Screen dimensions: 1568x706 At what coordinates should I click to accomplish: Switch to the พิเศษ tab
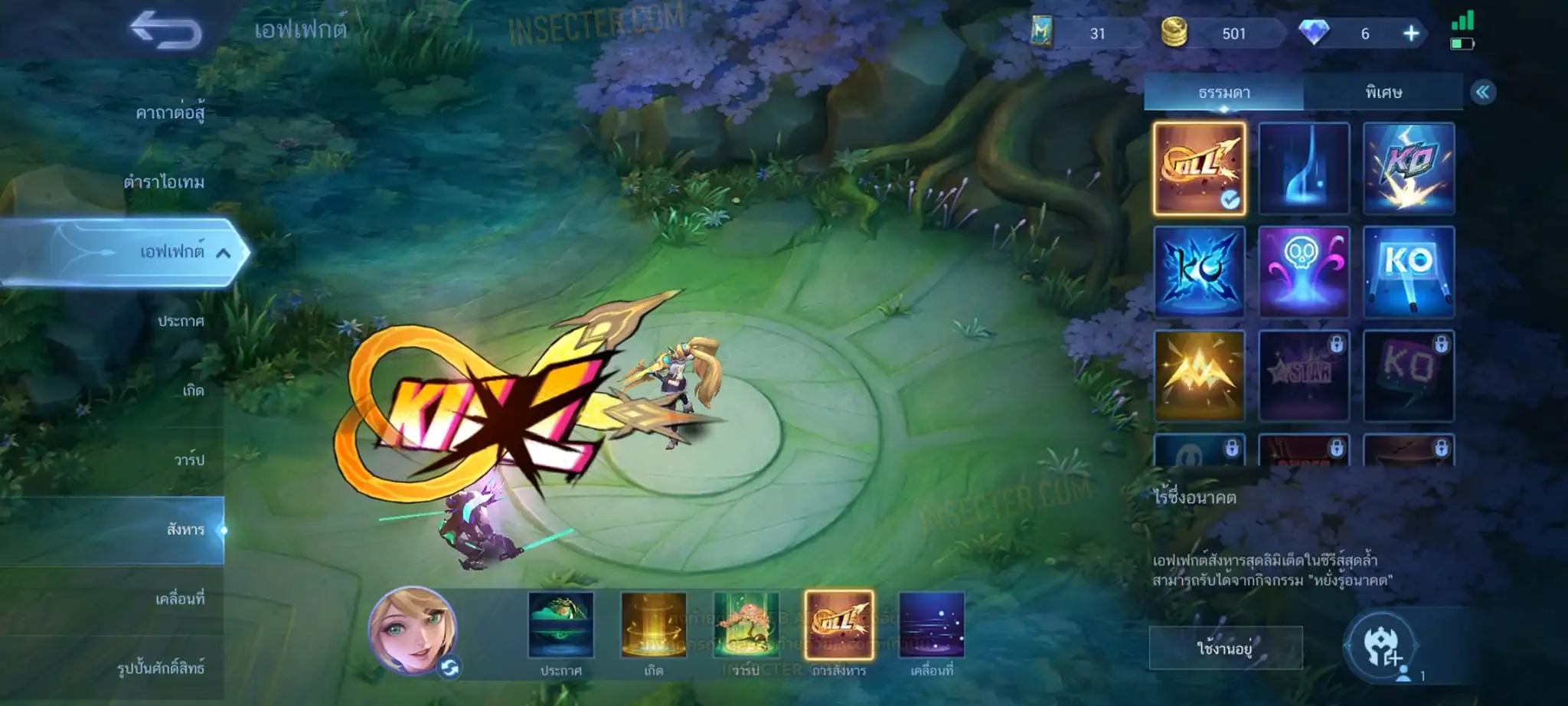tap(1383, 93)
